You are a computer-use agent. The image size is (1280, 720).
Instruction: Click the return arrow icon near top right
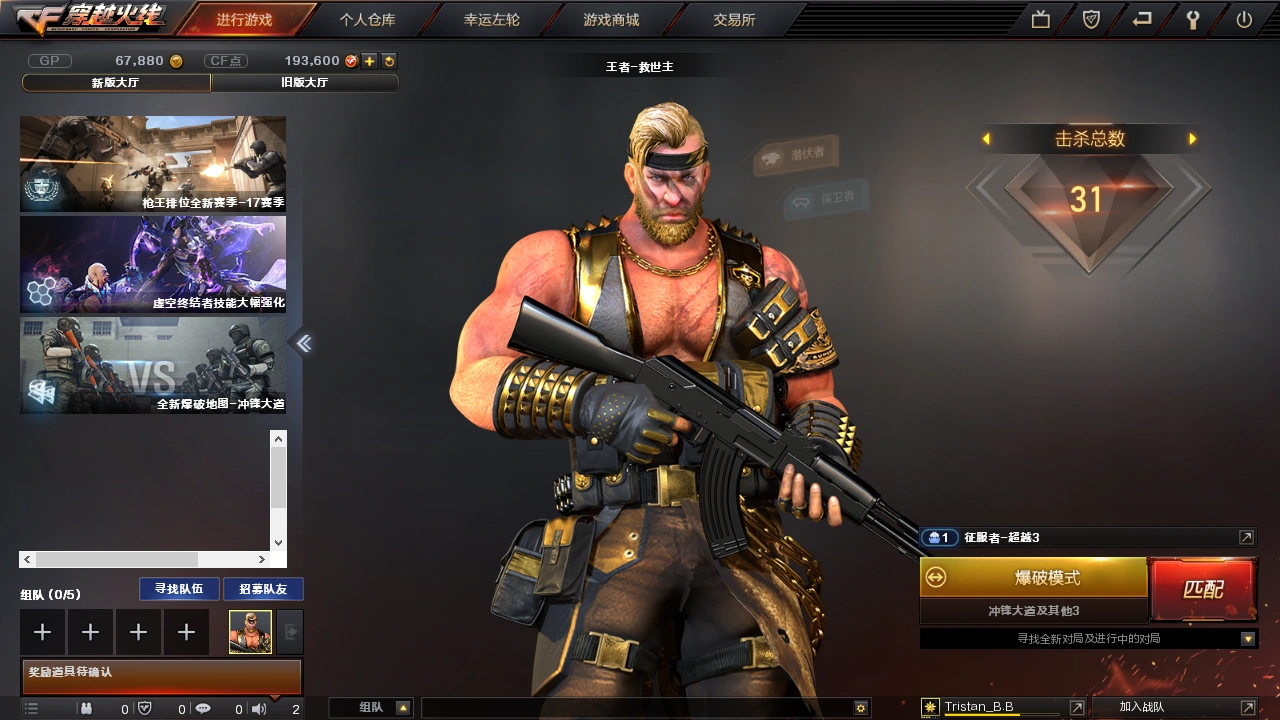click(1141, 18)
